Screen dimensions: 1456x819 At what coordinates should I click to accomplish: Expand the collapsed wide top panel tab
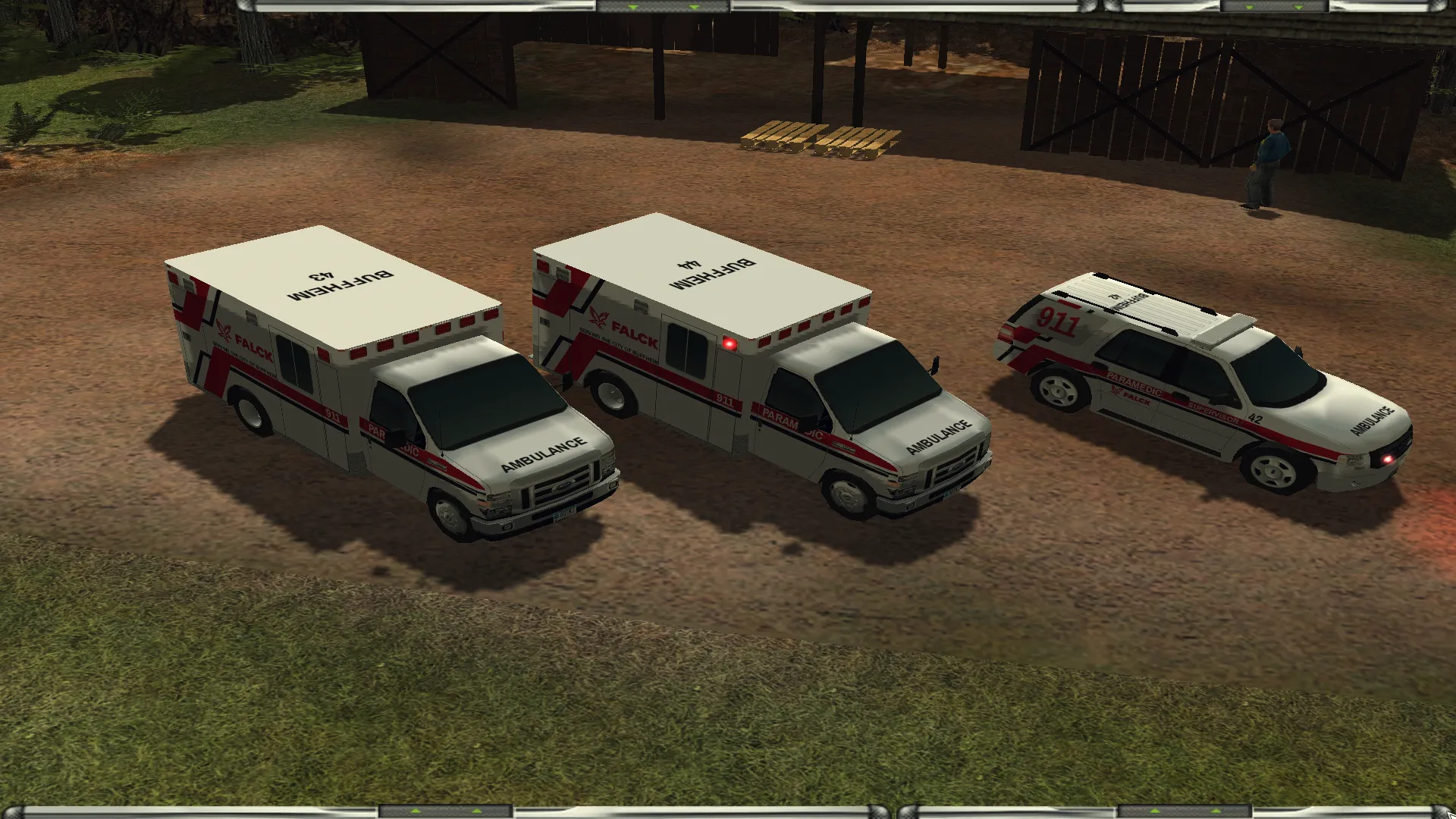663,6
